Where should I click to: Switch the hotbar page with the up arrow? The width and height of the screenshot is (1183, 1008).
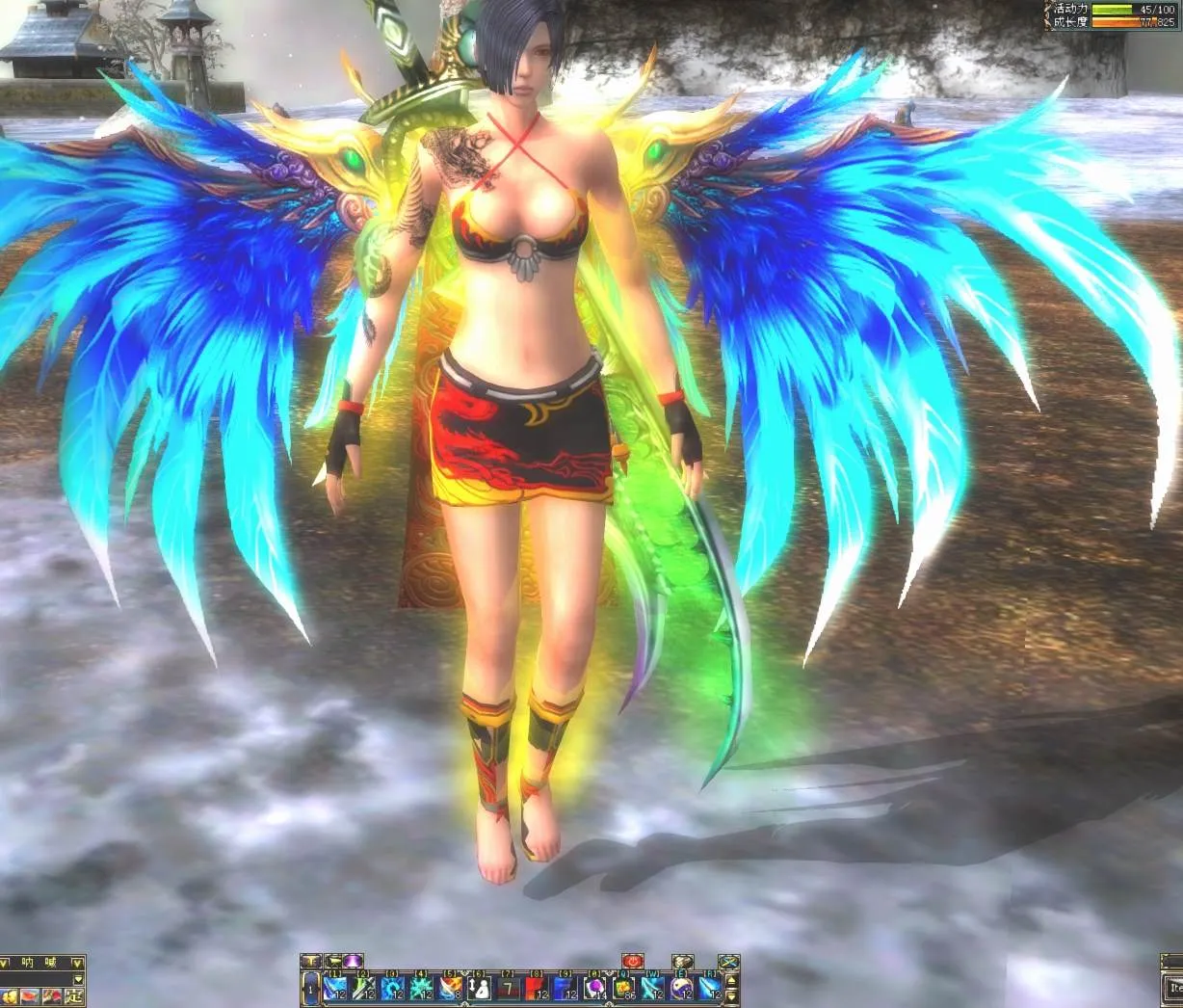[x=731, y=980]
